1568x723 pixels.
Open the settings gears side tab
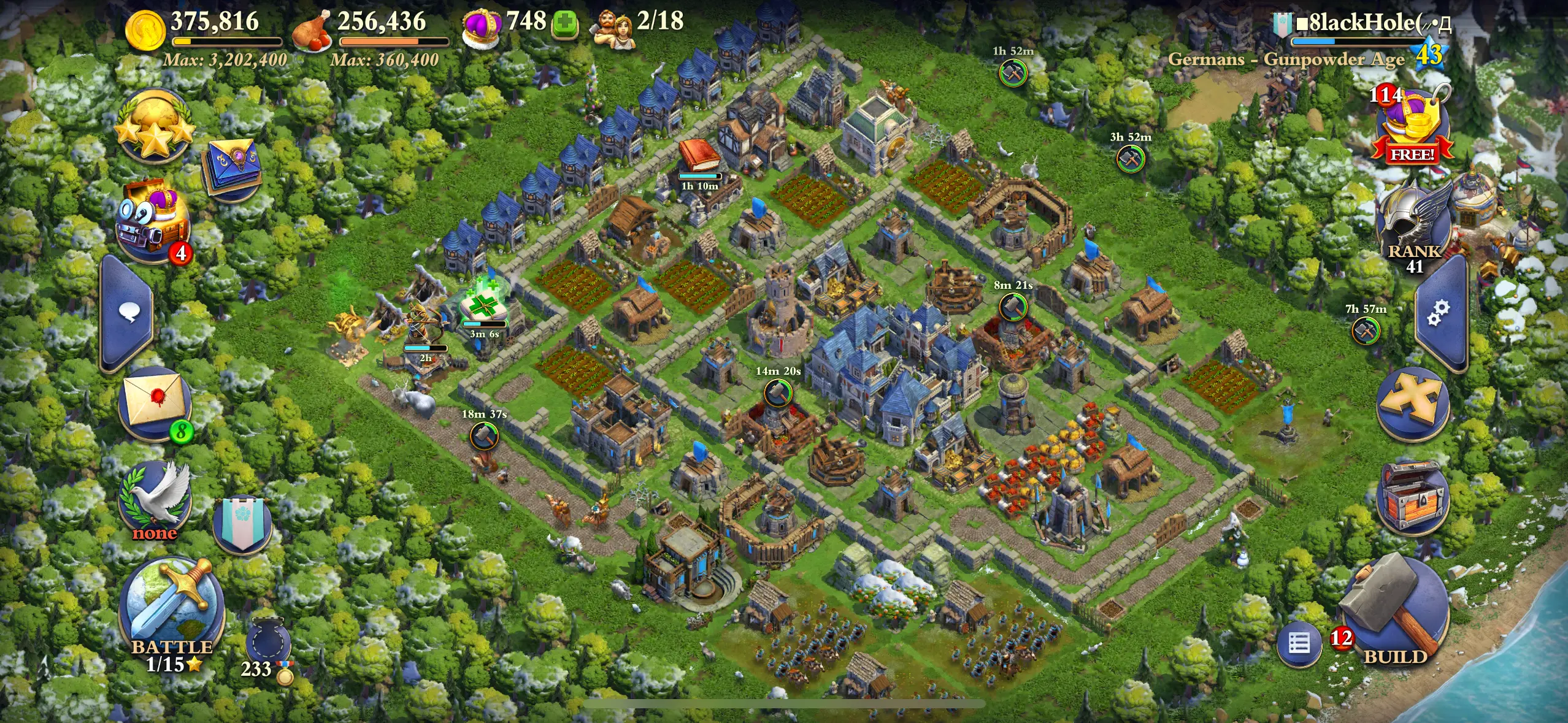click(x=1439, y=313)
